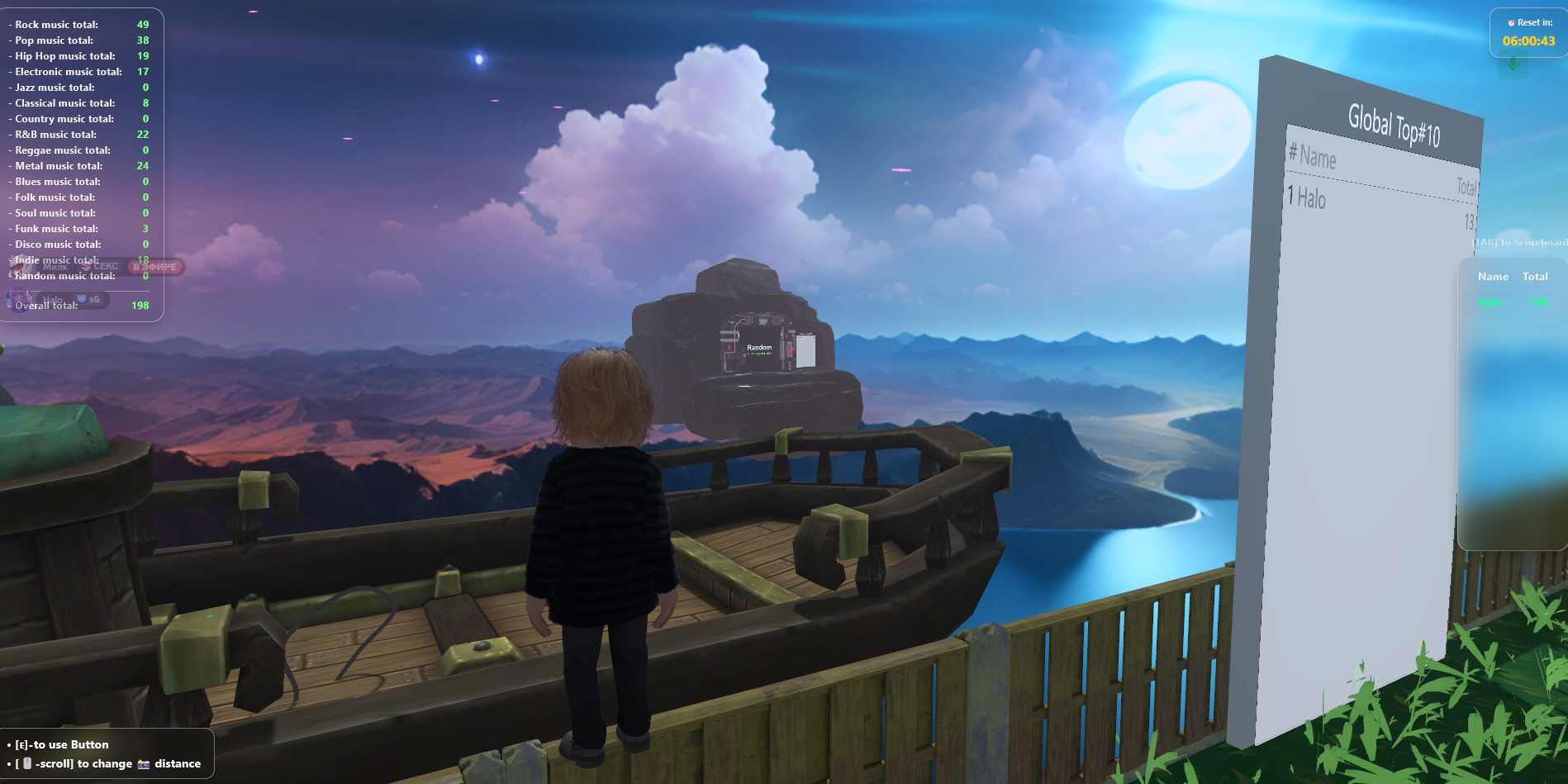Select Halo's row in the Name/Total scoreboard
Image resolution: width=1568 pixels, height=784 pixels.
point(1513,302)
